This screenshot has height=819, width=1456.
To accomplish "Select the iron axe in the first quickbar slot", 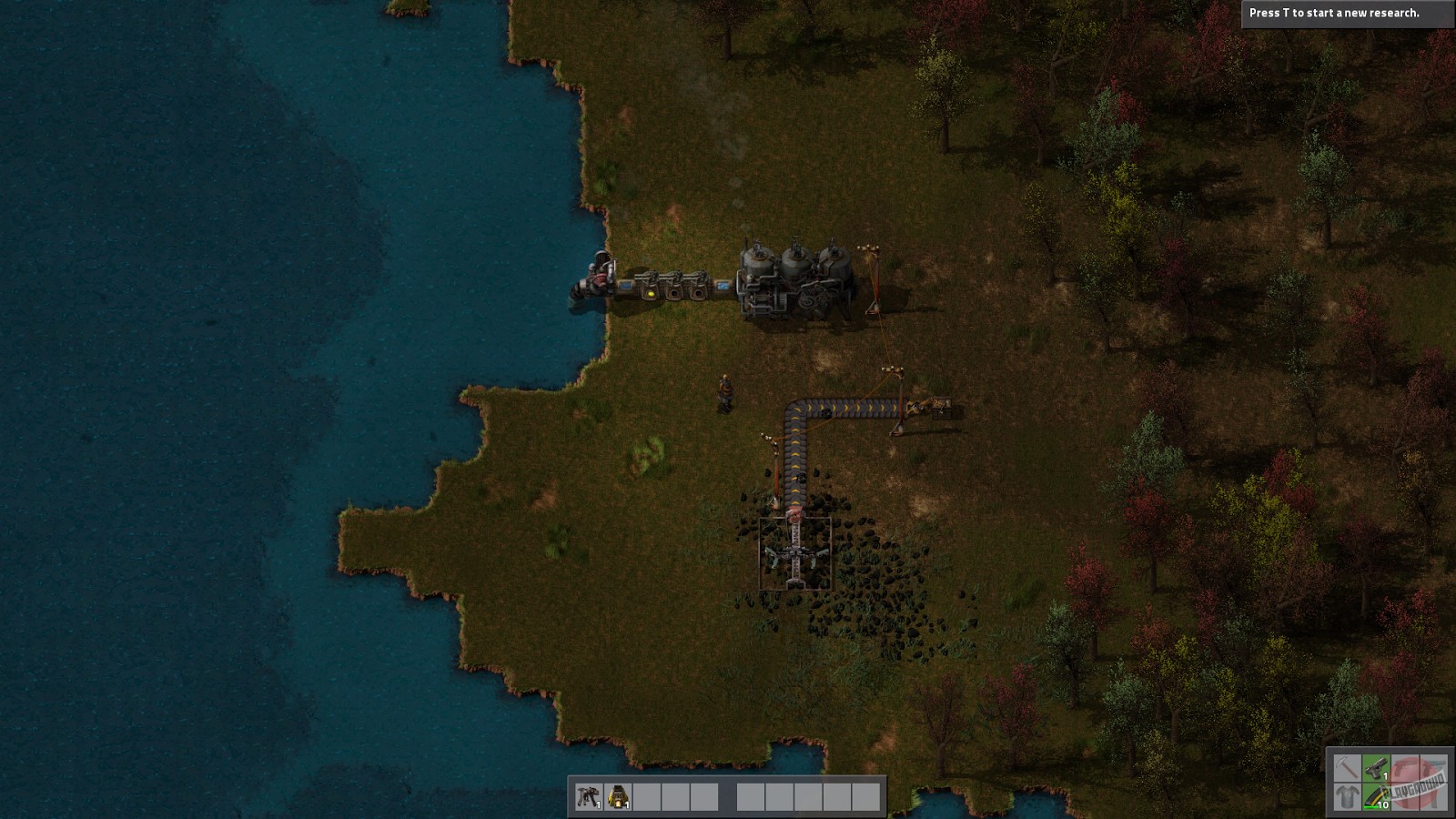I will (587, 797).
